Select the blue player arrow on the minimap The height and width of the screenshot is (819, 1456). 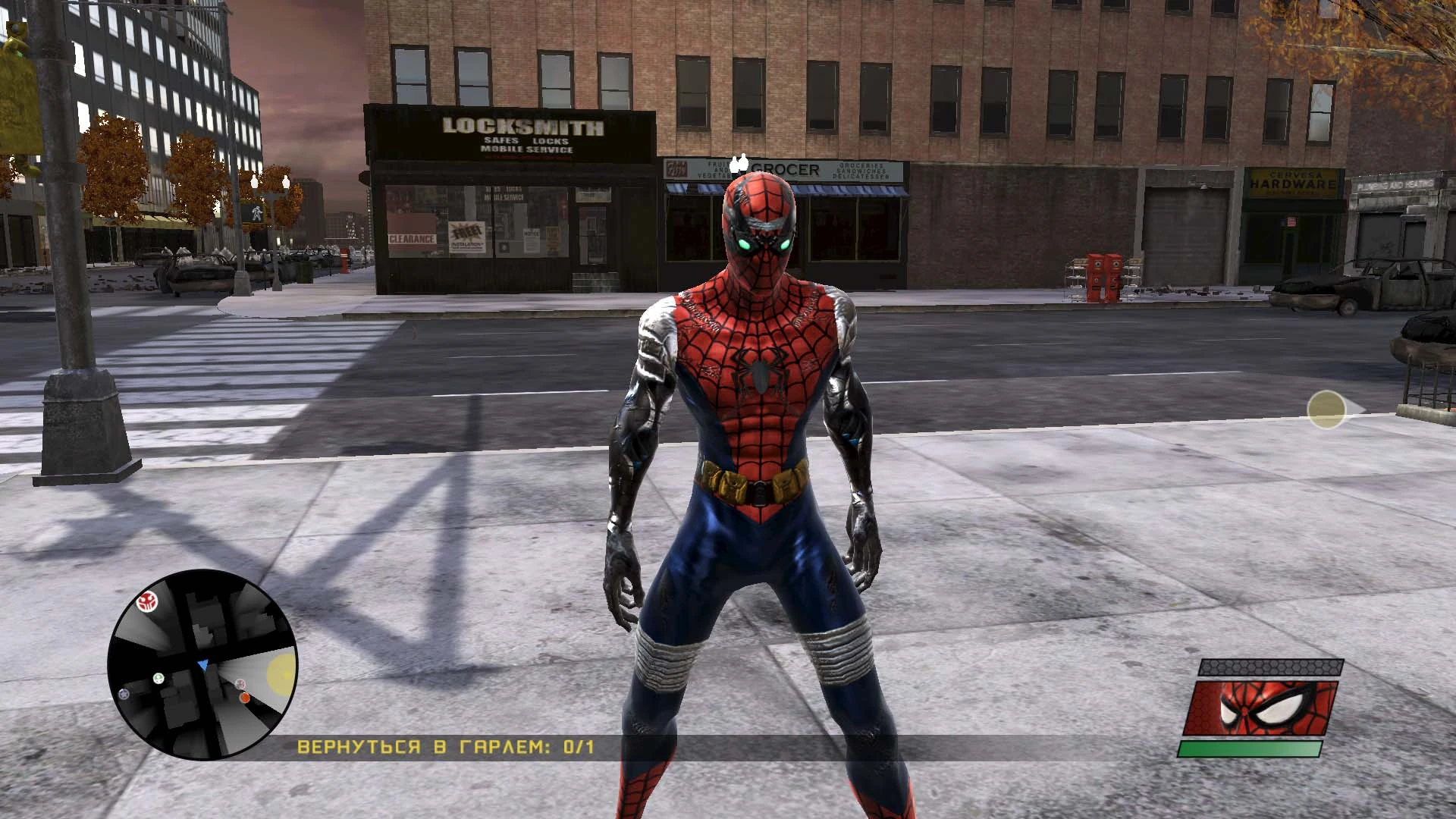tap(202, 665)
